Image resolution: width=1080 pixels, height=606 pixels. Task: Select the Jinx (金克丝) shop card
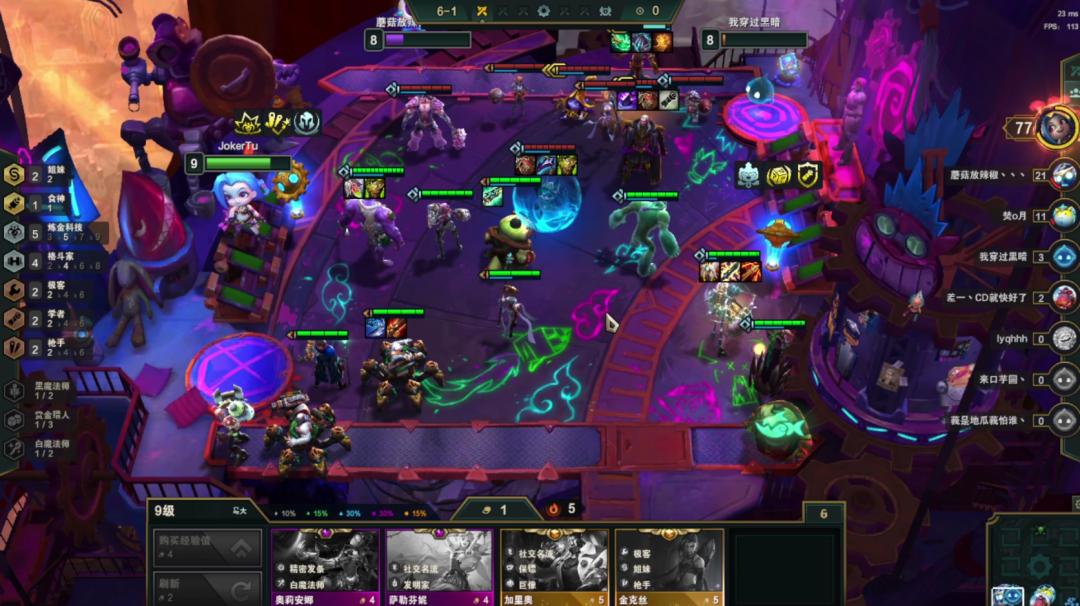pos(668,566)
